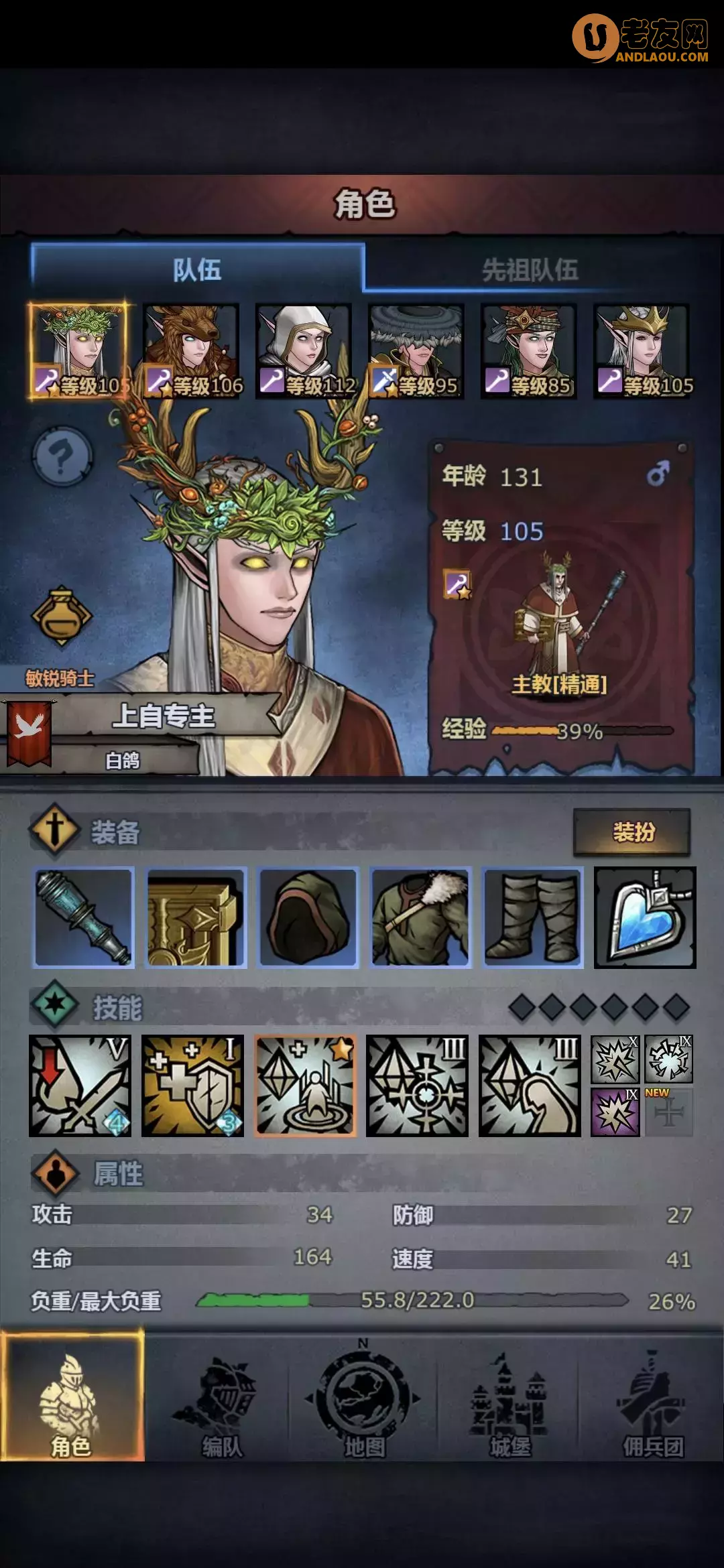
Task: Select the 队伍 tab
Action: pos(197,269)
